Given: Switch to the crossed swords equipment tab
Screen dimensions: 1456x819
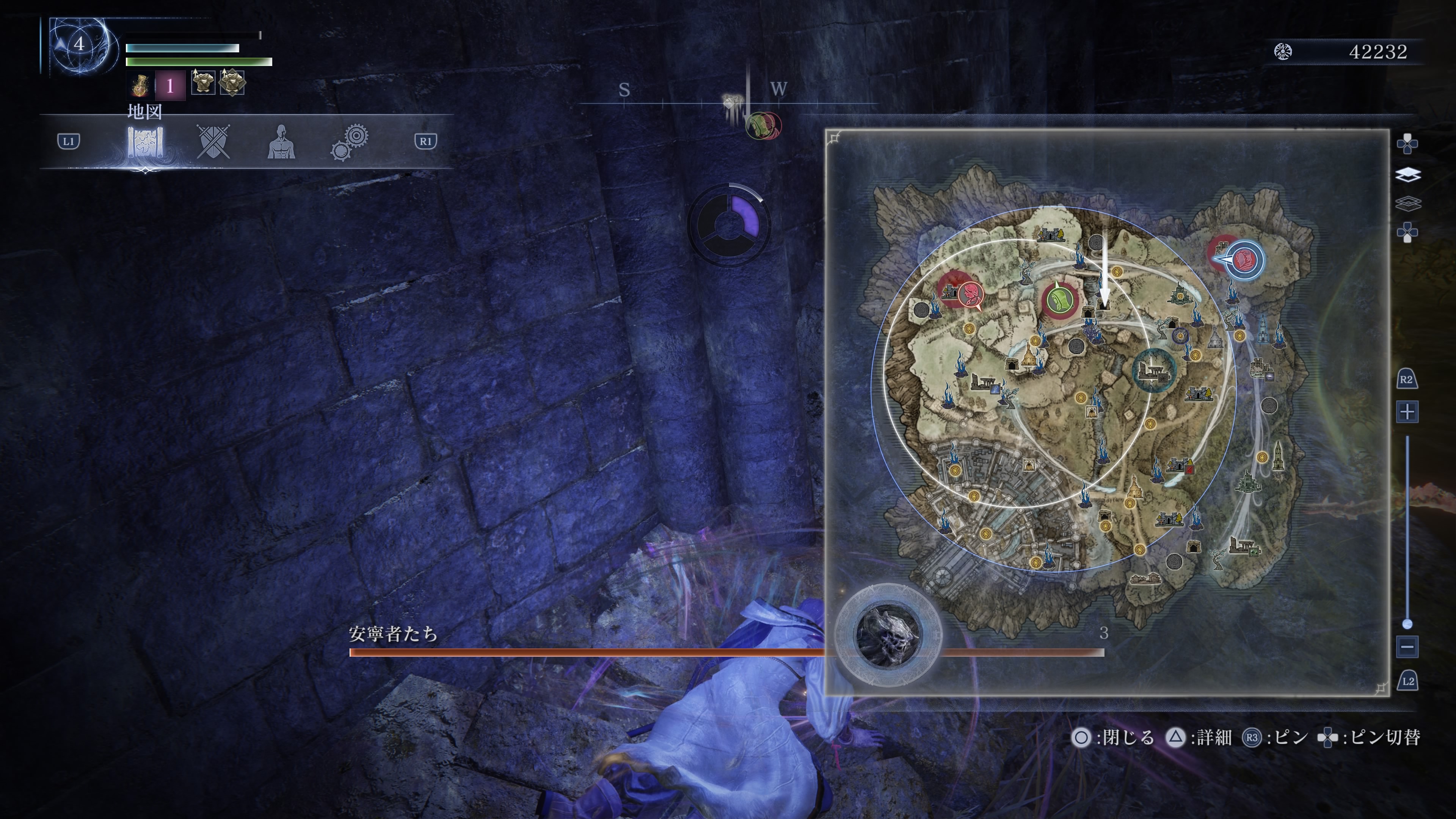Looking at the screenshot, I should [x=213, y=141].
